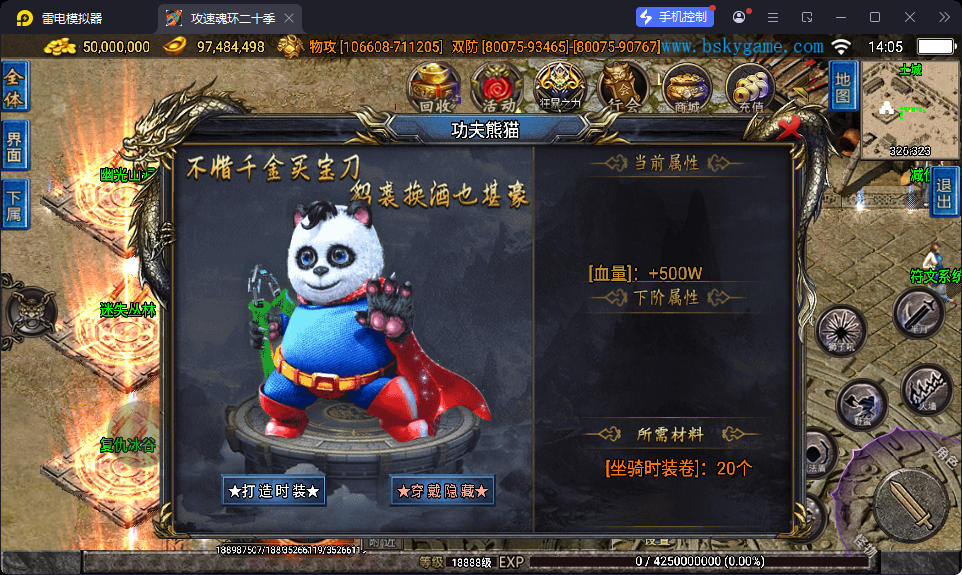
Task: Select the 全体 side button
Action: pos(15,86)
